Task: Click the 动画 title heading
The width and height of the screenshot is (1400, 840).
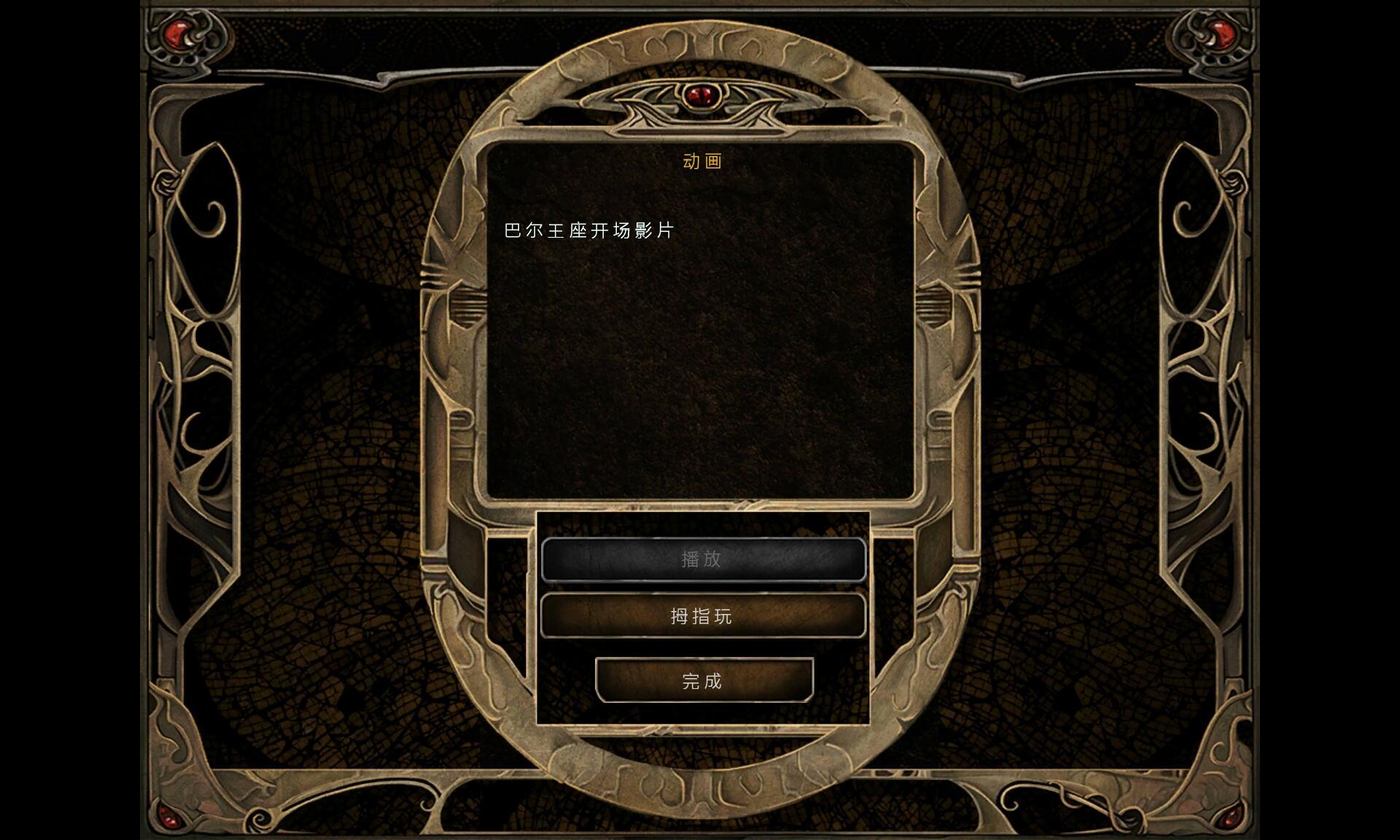Action: coord(701,162)
